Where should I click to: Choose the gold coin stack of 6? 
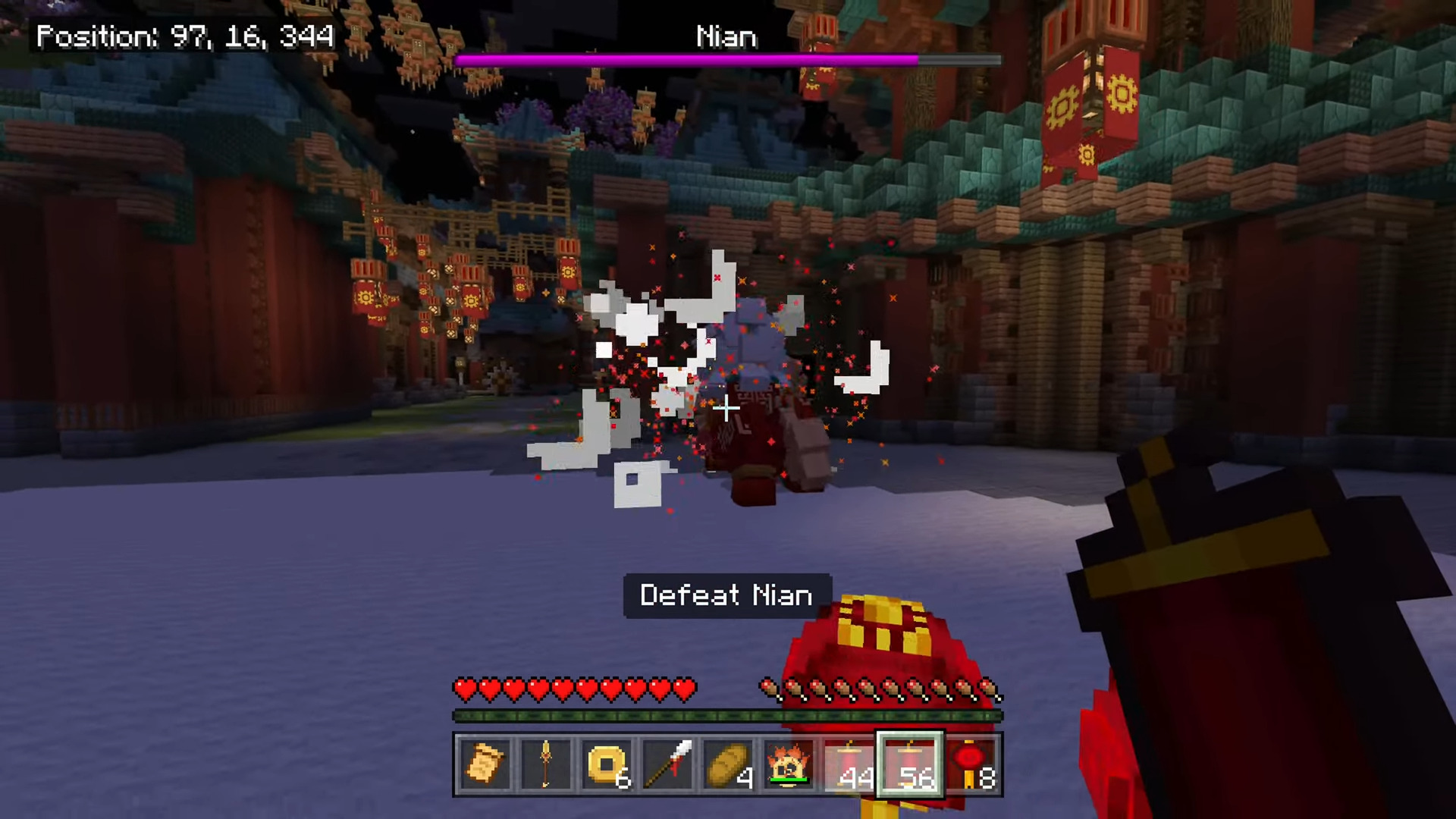click(x=607, y=764)
